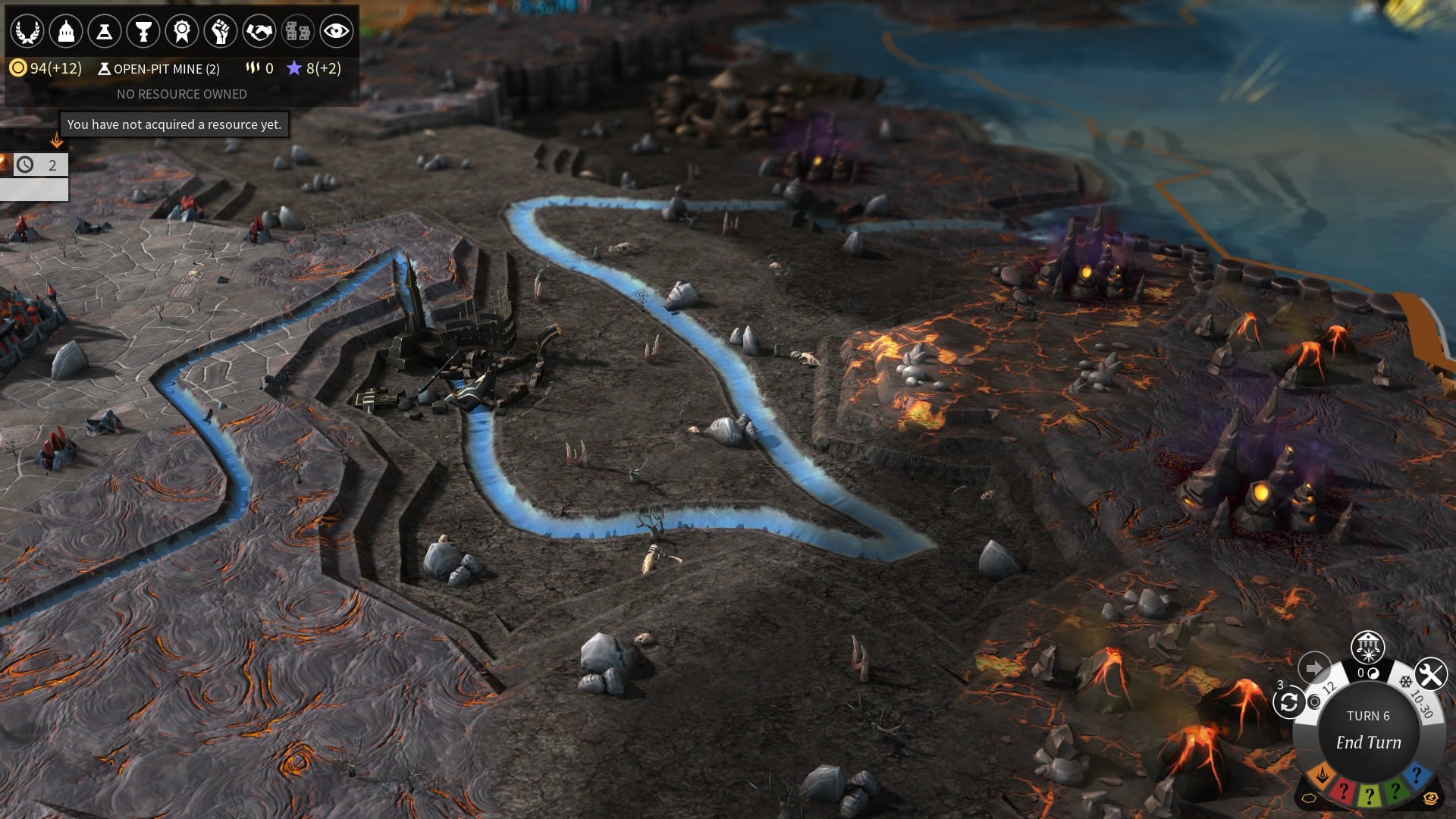Select the orange flame faction segment
This screenshot has width=1456, height=819.
coord(1323,776)
